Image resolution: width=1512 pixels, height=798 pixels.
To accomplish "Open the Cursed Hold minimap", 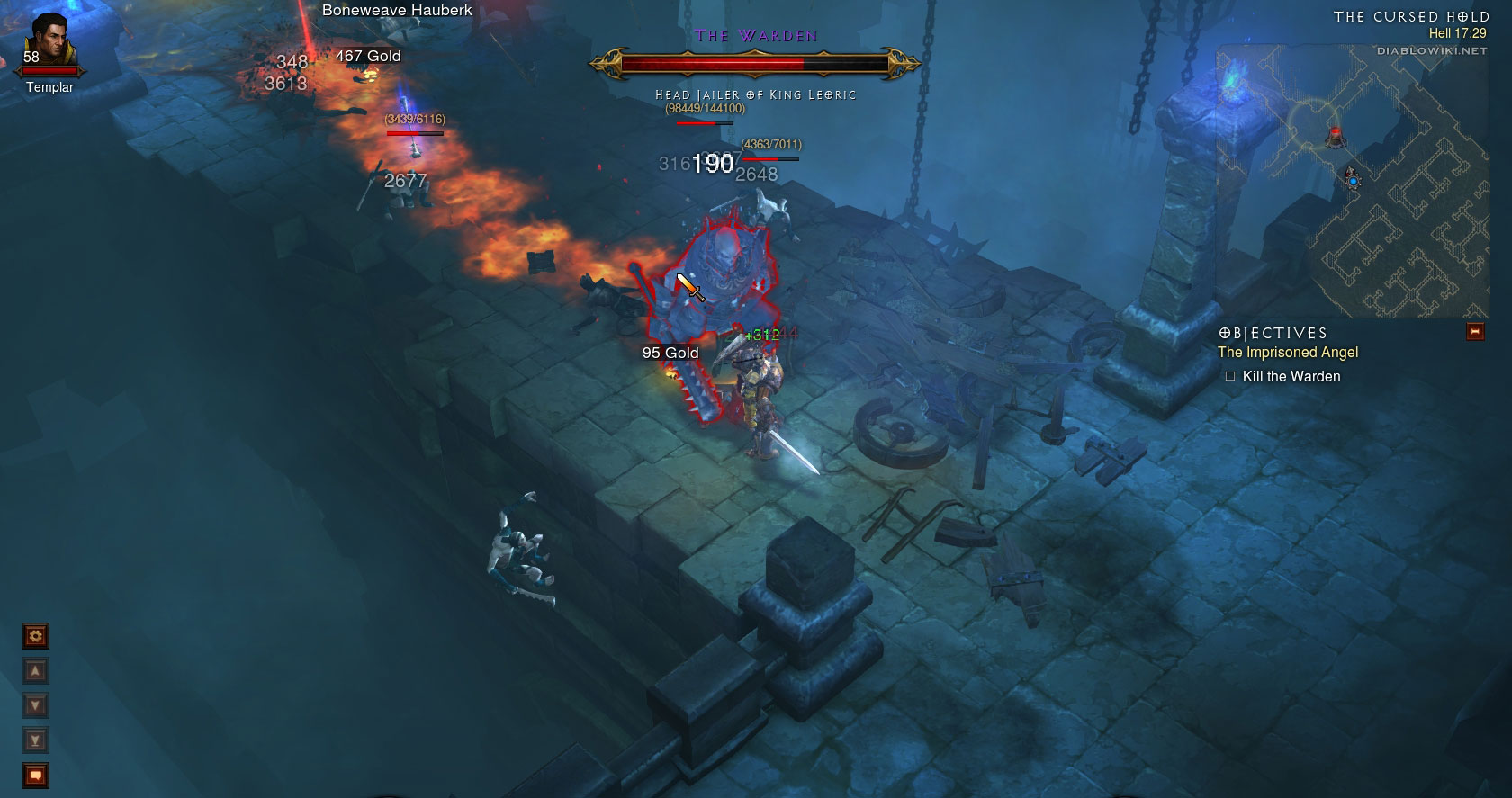I will tap(1359, 180).
